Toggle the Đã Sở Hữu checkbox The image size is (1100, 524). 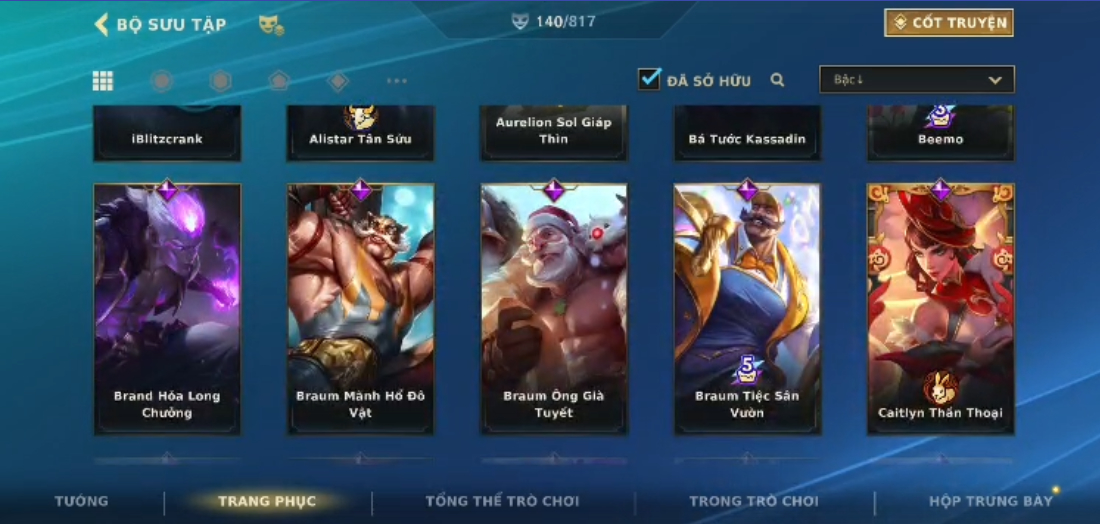coord(650,79)
